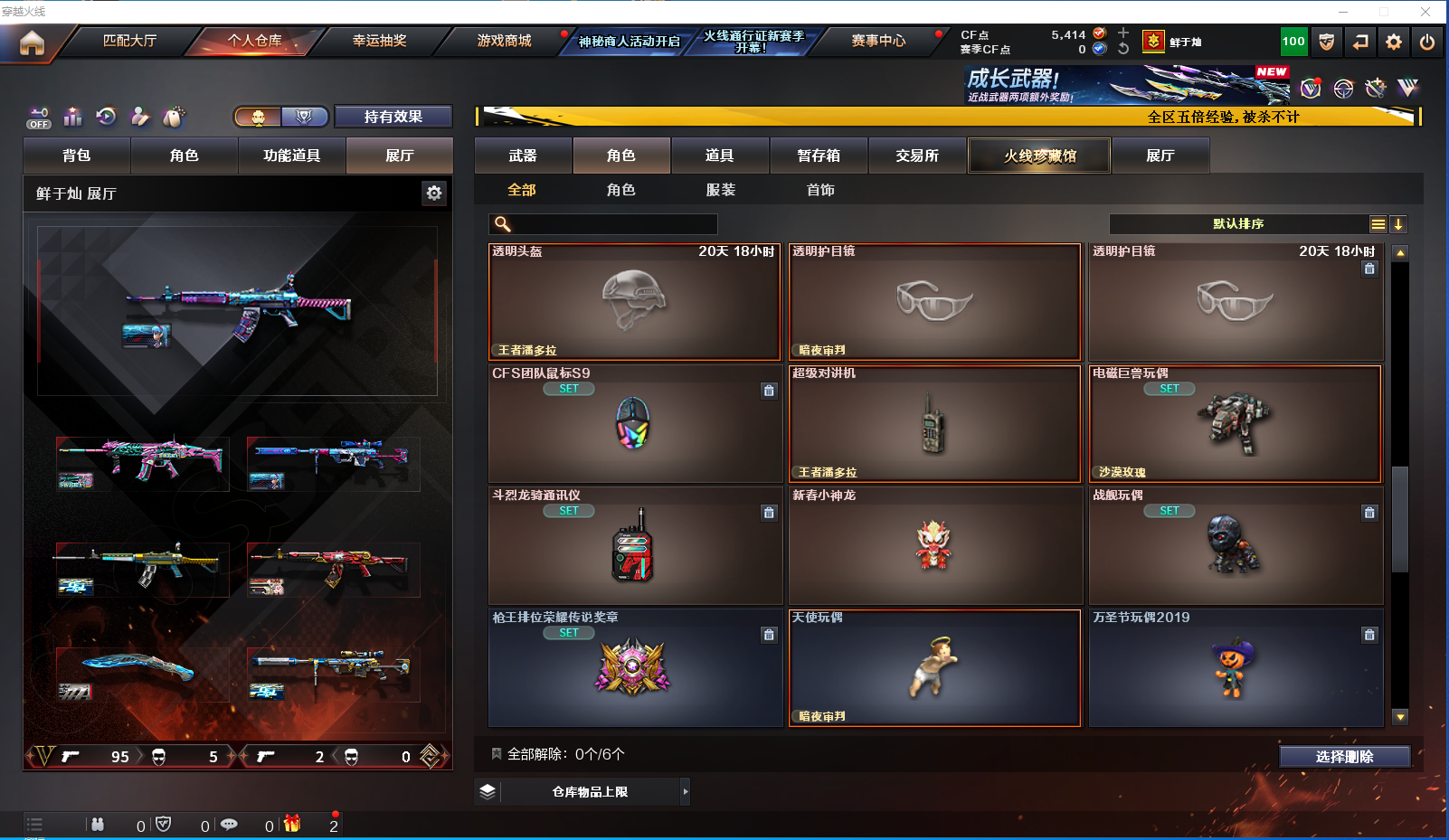Click the home icon button
The height and width of the screenshot is (840, 1449).
pos(32,42)
